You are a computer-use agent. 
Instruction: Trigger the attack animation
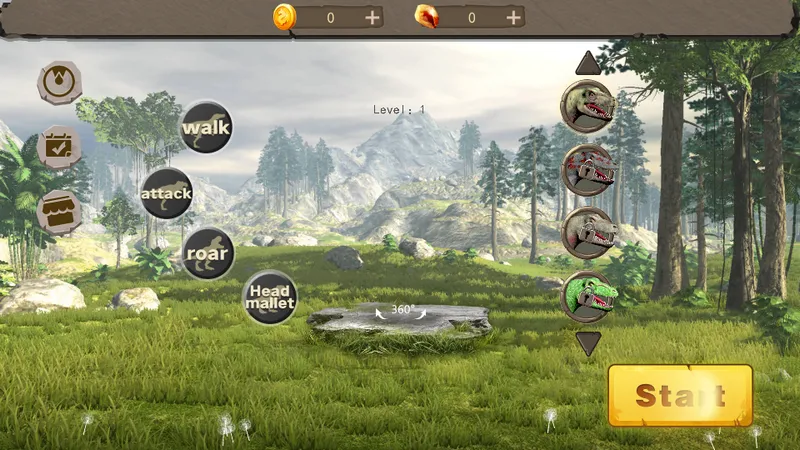[x=166, y=193]
